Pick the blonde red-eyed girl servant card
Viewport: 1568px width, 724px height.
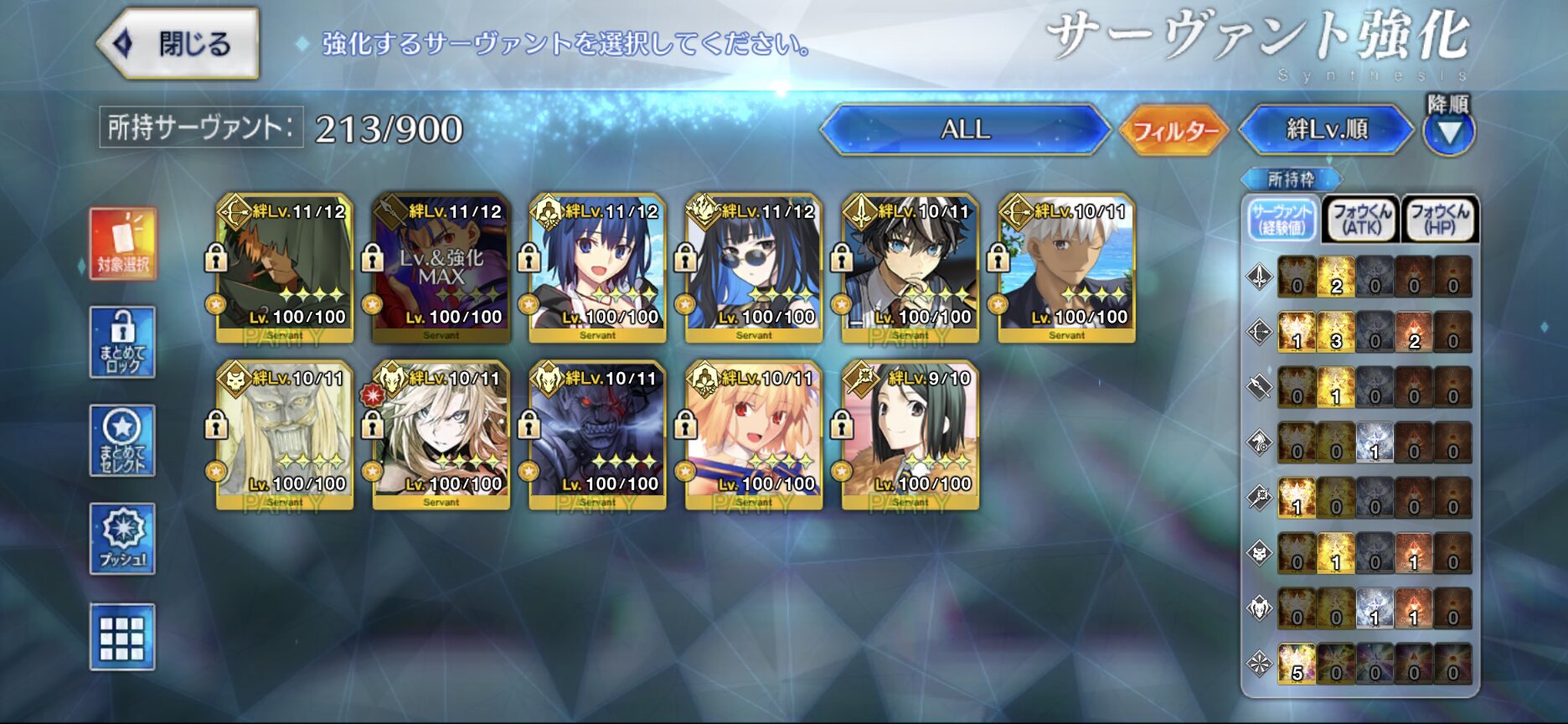(754, 435)
